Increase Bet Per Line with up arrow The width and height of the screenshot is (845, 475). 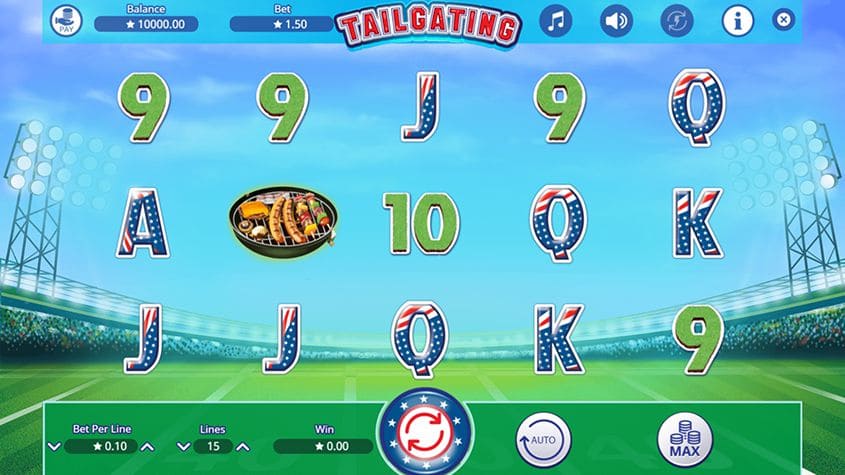(x=147, y=446)
